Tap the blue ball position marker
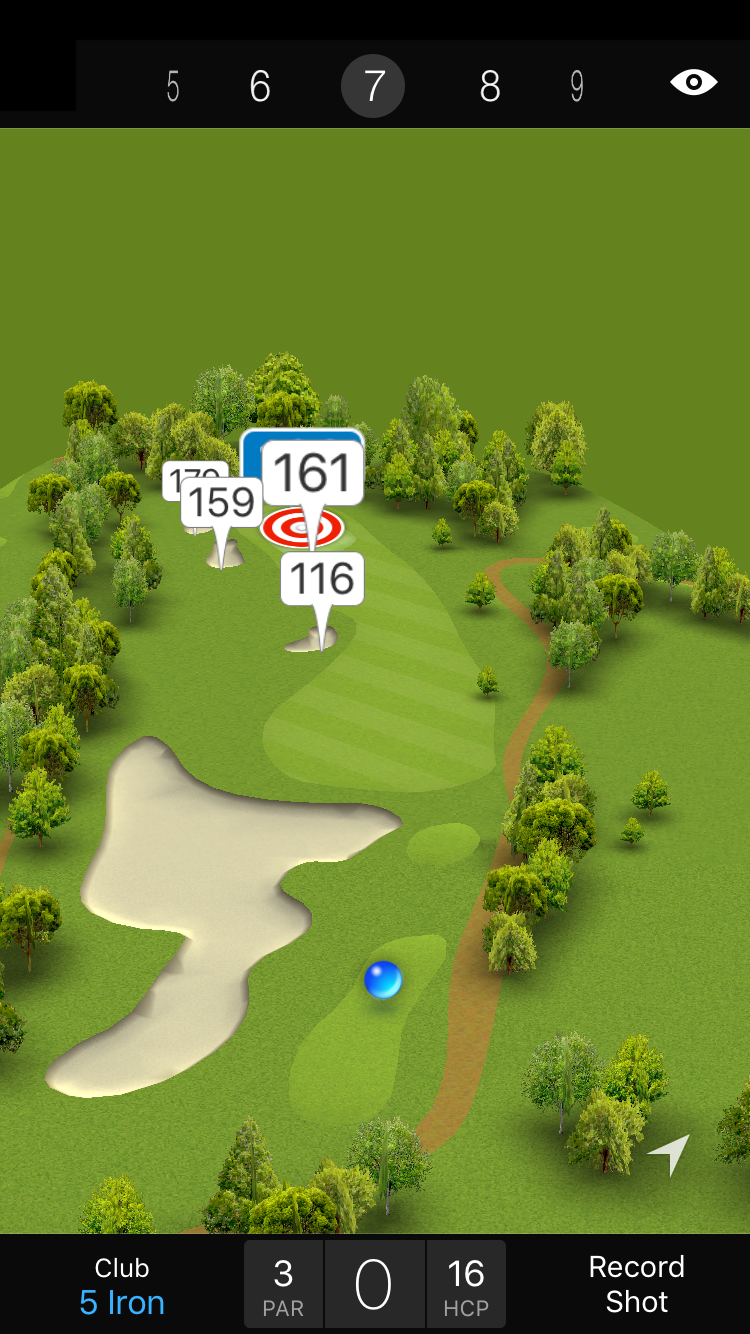This screenshot has width=750, height=1334. [383, 980]
